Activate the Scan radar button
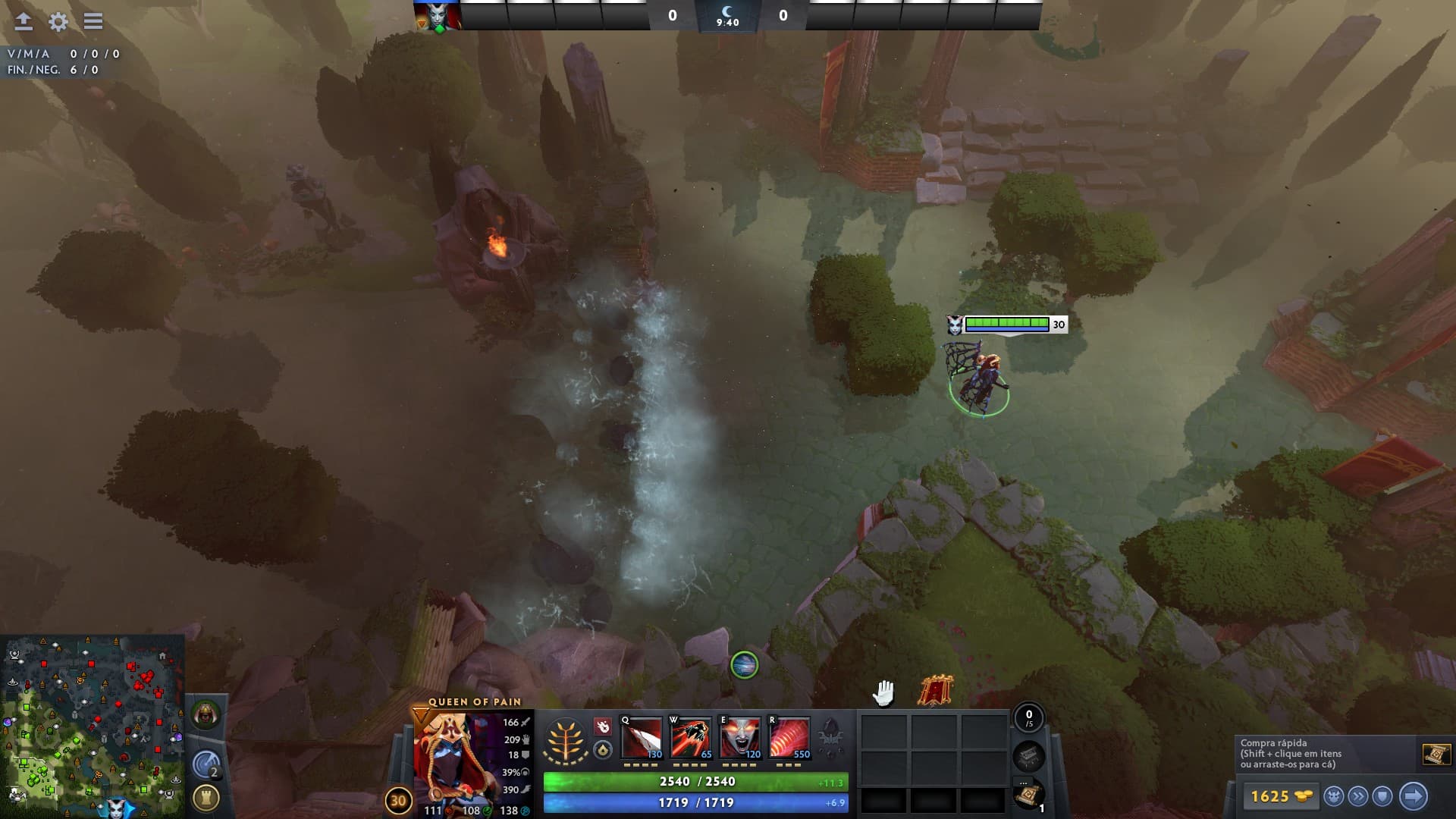Screen dimensions: 1456x819 (206, 764)
